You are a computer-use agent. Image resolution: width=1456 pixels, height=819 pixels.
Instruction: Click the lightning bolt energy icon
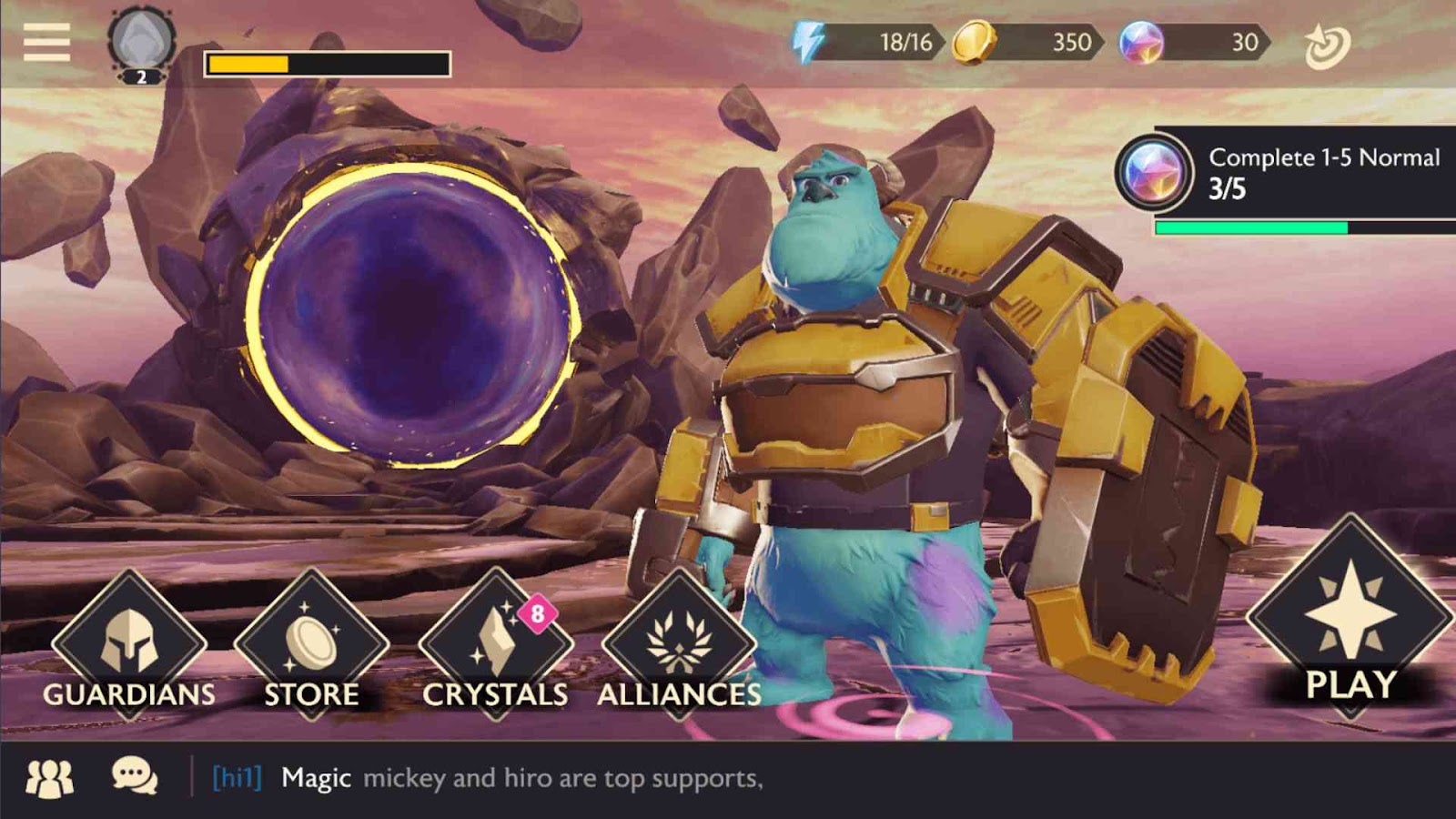click(808, 42)
